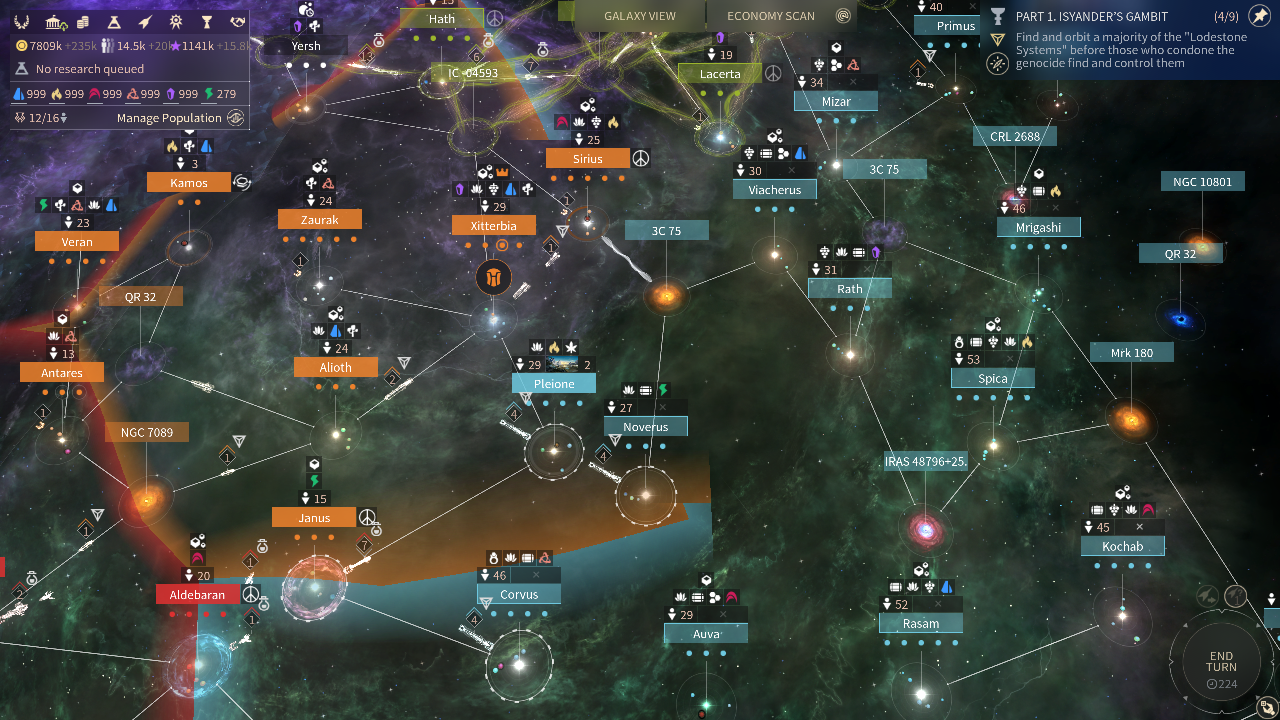Open the economy coin stack screen
Image resolution: width=1280 pixels, height=720 pixels.
[x=84, y=22]
